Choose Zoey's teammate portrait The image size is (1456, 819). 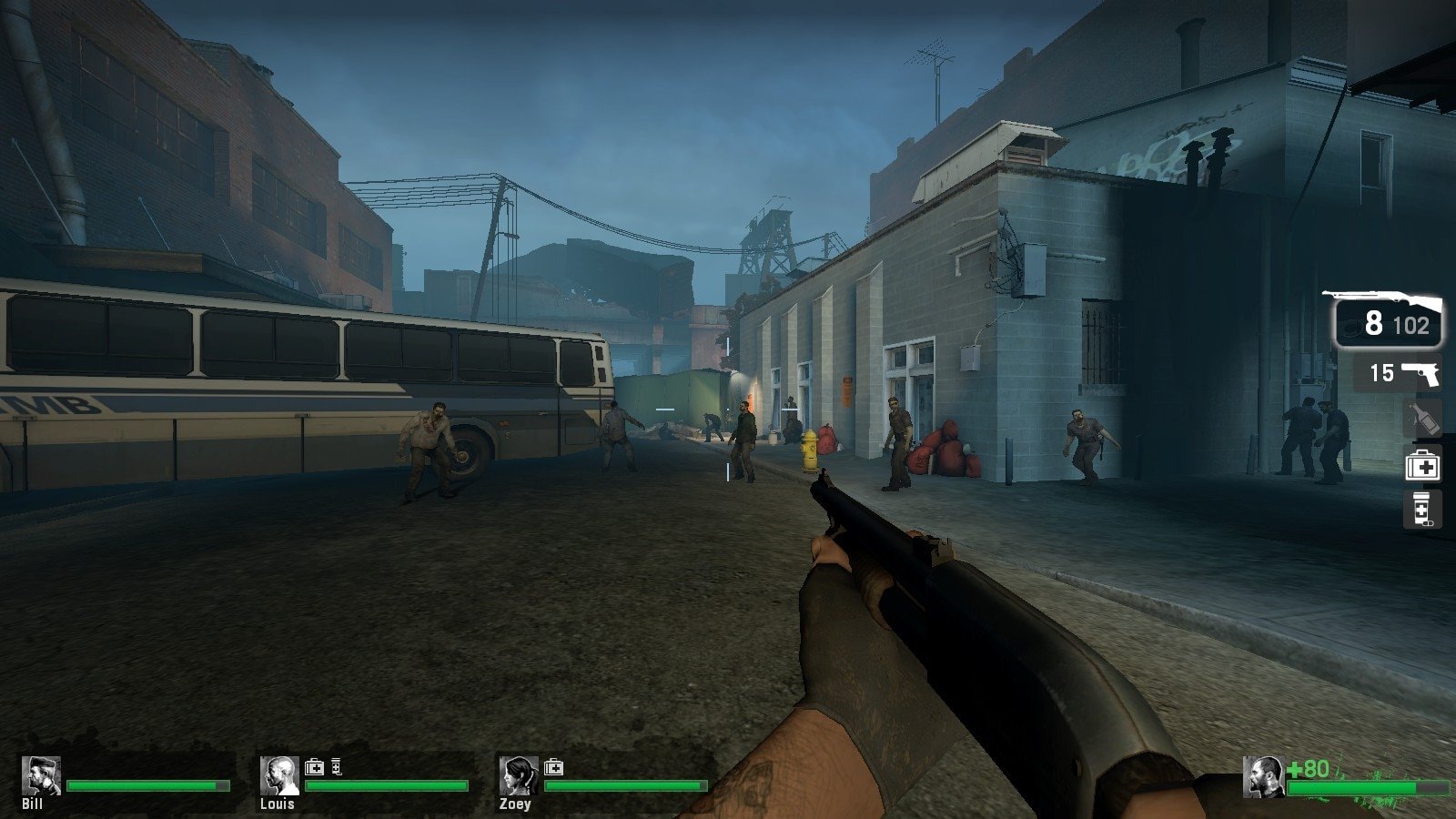pos(518,776)
